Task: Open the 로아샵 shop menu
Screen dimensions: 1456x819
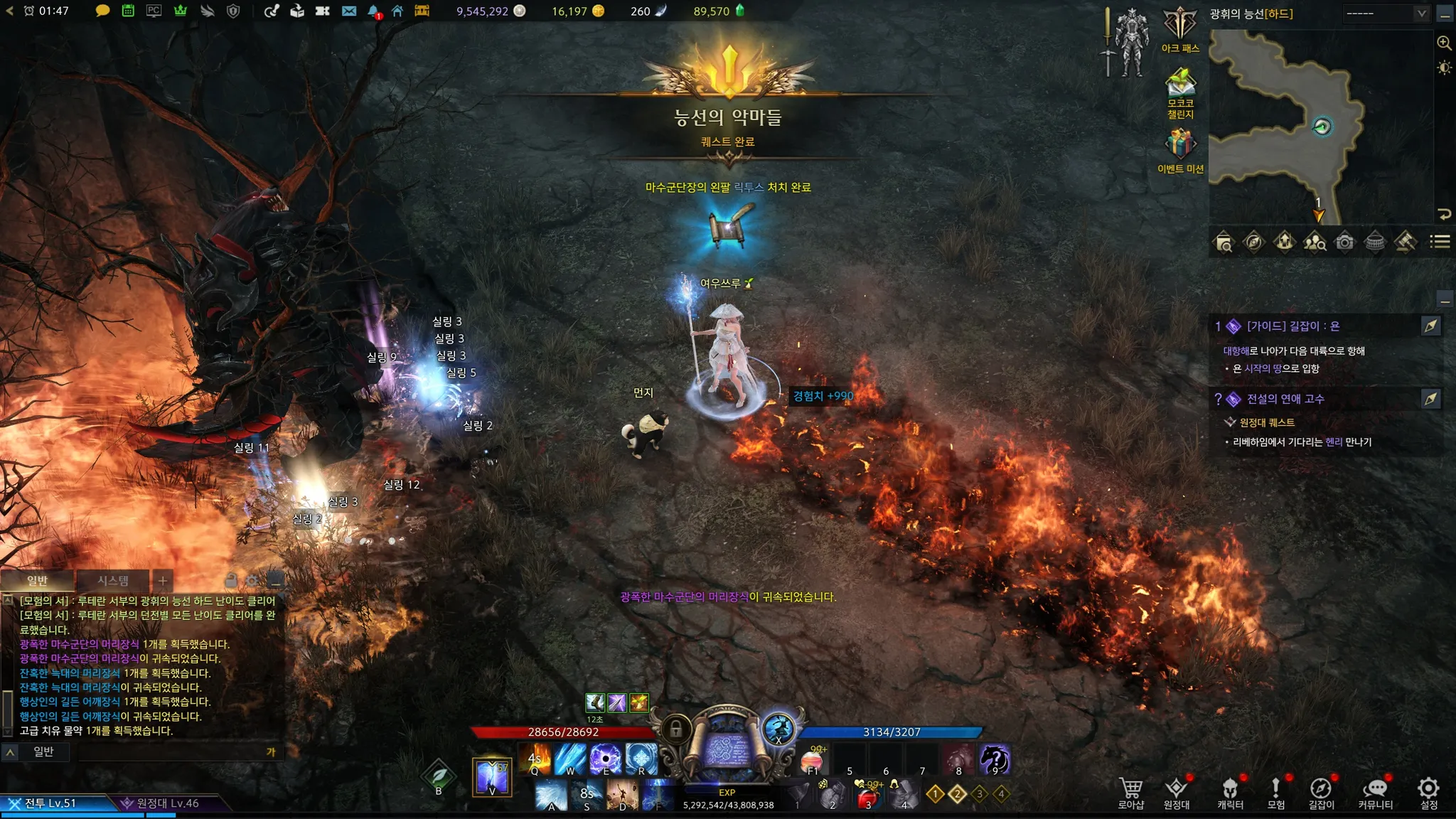Action: point(1130,793)
